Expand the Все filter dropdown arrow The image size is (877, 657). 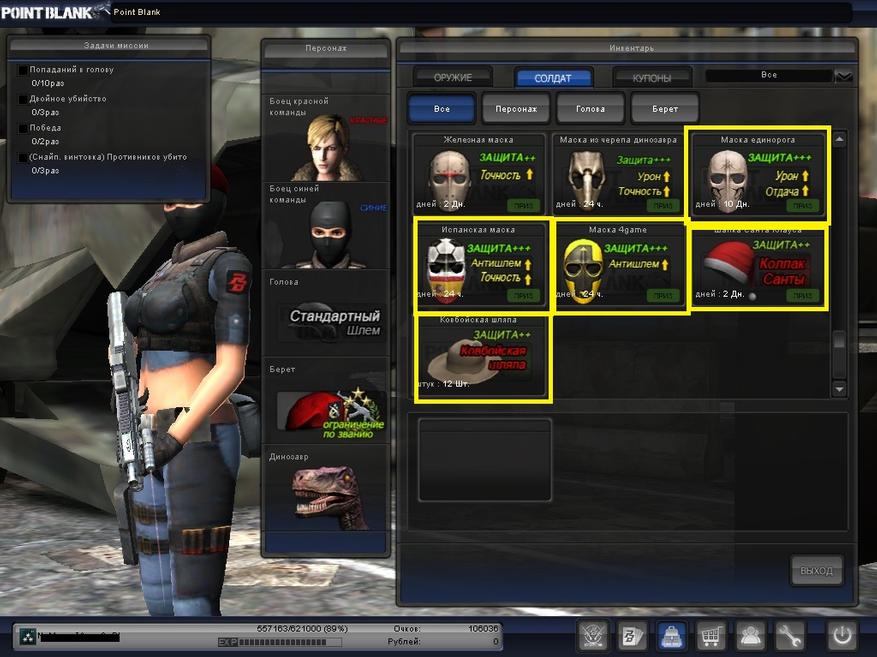click(x=843, y=76)
